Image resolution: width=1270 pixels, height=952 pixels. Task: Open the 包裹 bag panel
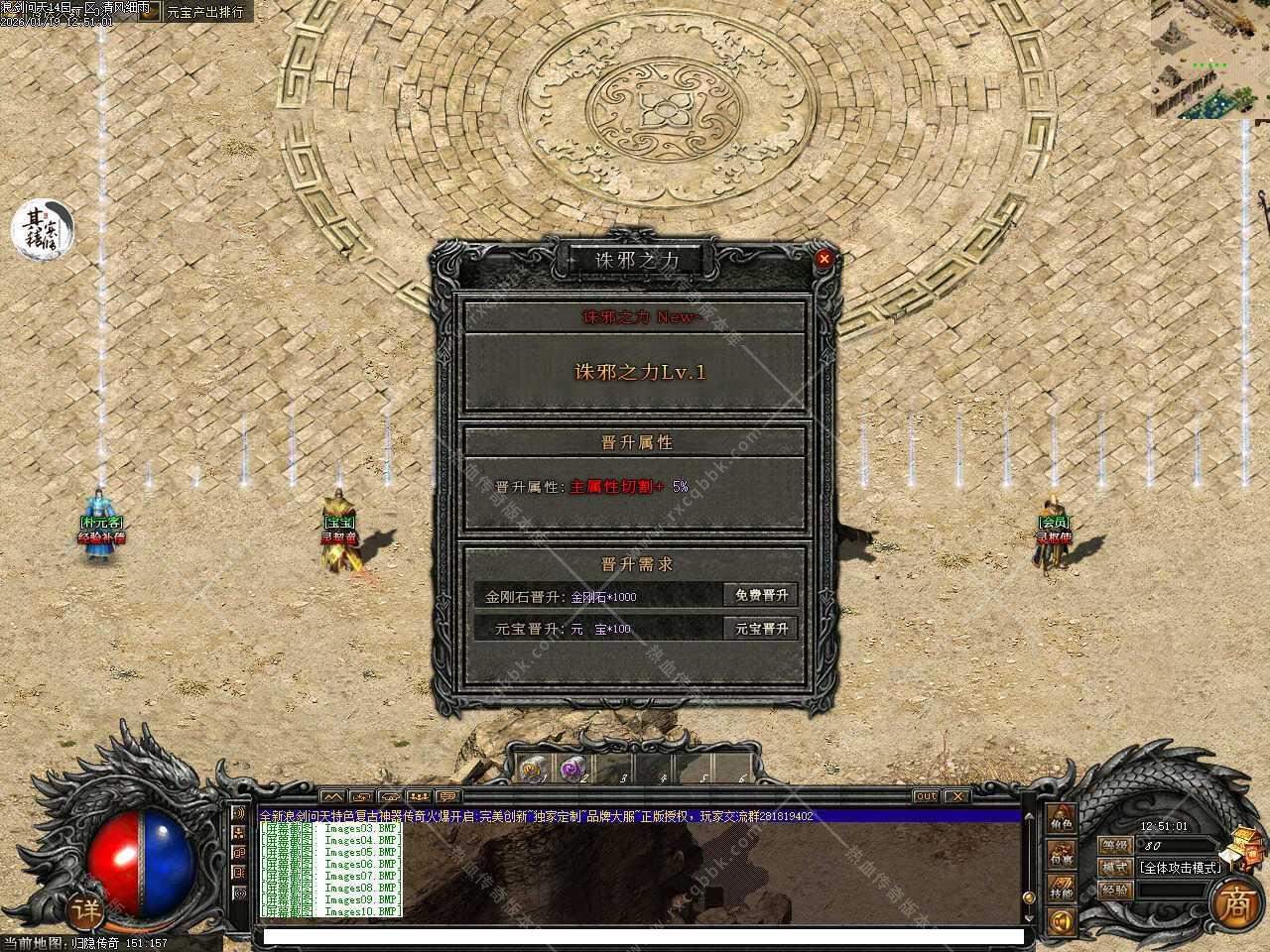click(x=1062, y=855)
